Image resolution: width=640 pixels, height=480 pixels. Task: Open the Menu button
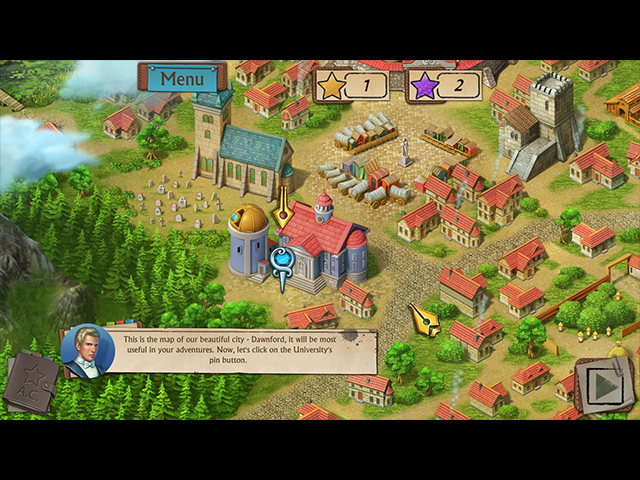click(x=182, y=78)
